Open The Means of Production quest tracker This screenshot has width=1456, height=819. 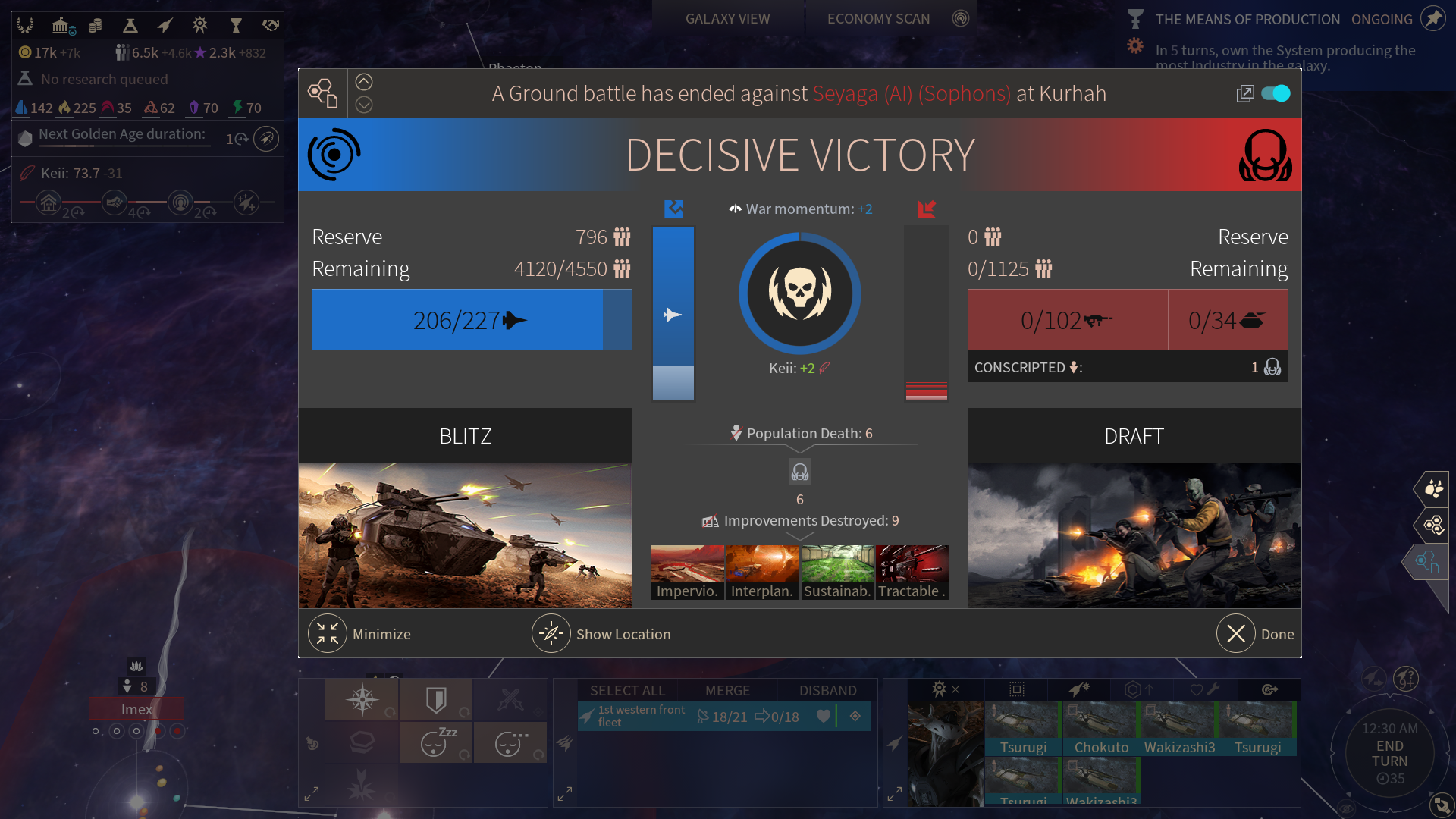click(1247, 20)
